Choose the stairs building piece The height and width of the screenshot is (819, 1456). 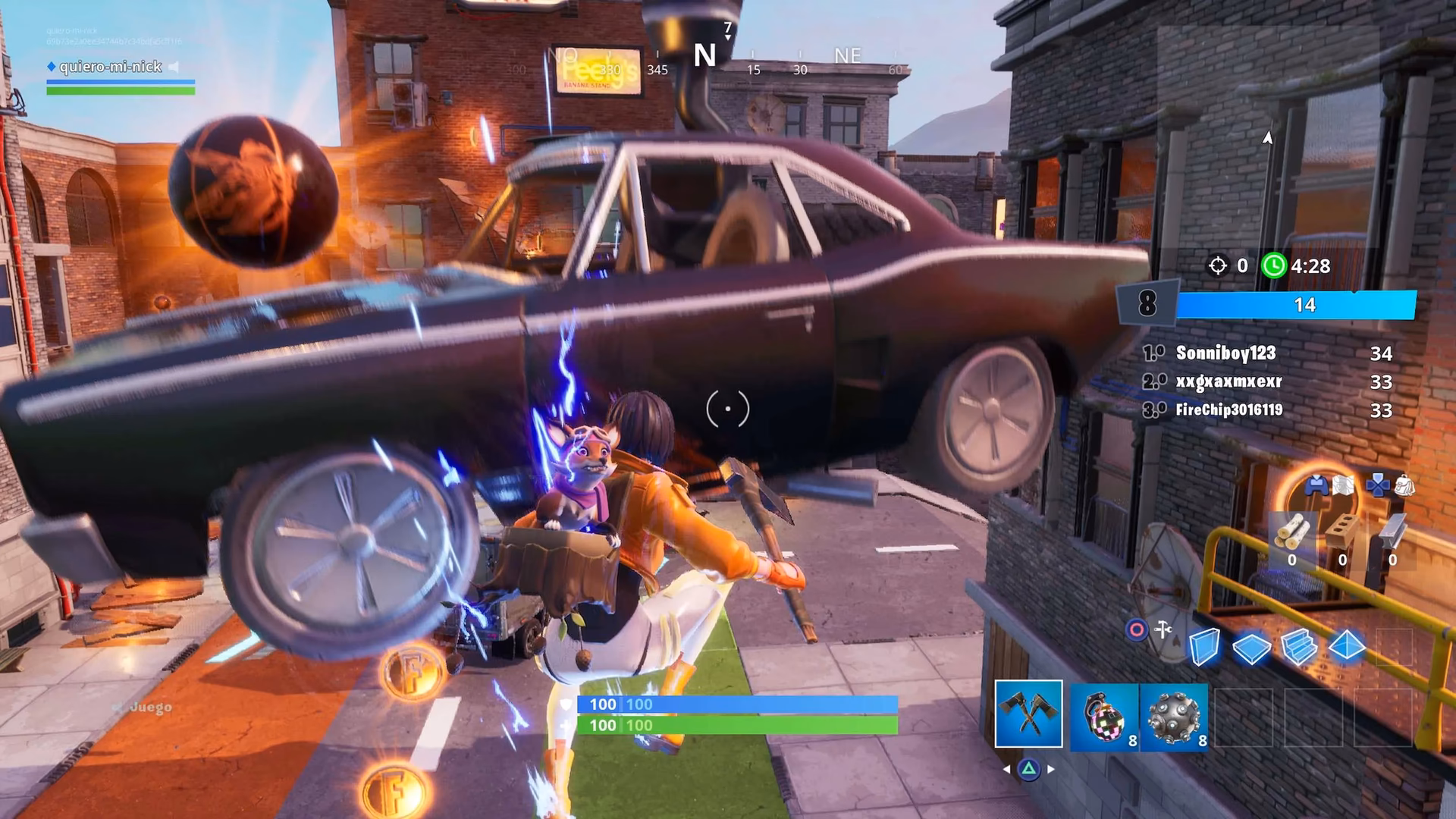[x=1299, y=648]
